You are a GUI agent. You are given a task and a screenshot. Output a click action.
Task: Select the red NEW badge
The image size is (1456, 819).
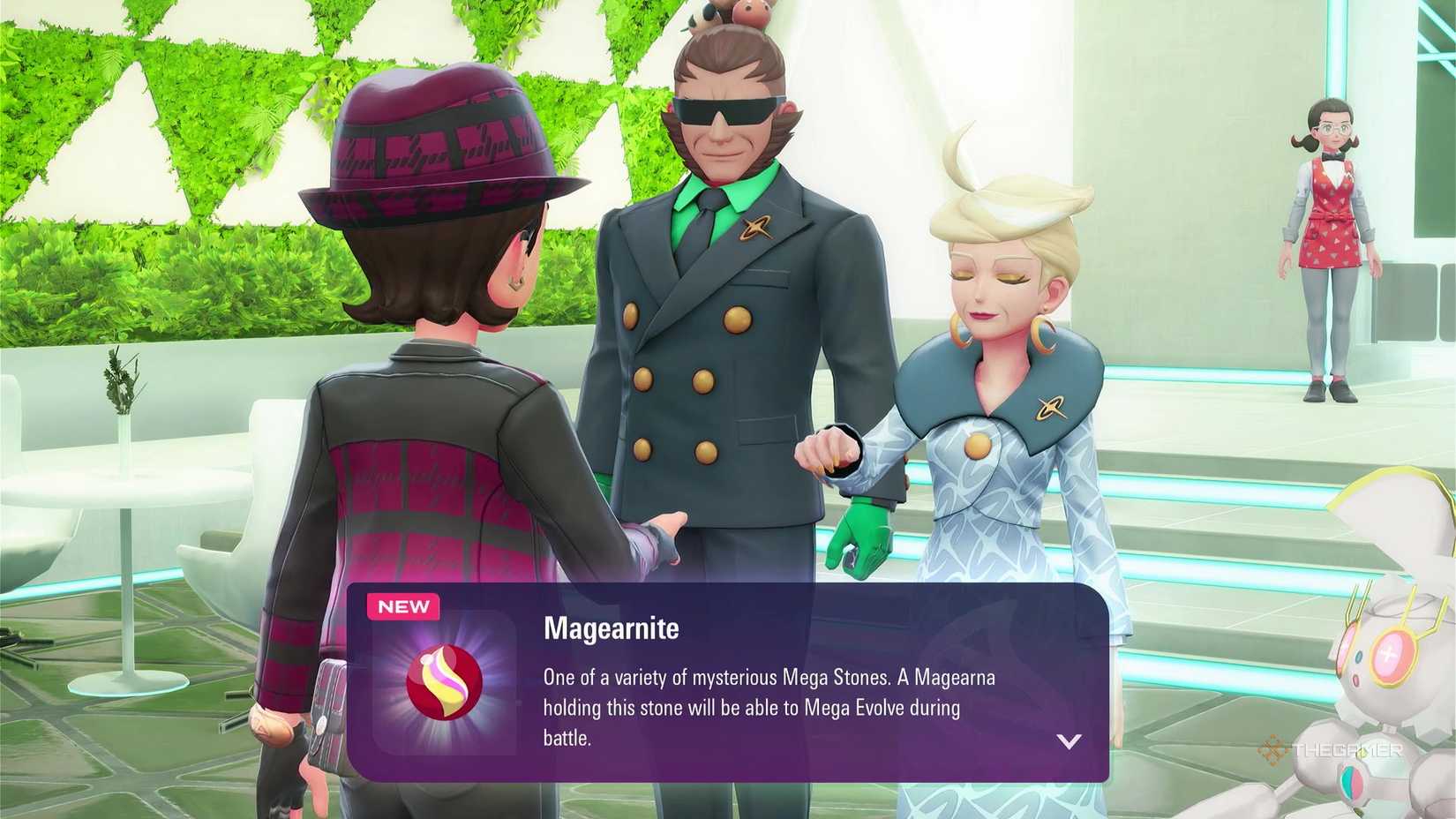pyautogui.click(x=404, y=606)
